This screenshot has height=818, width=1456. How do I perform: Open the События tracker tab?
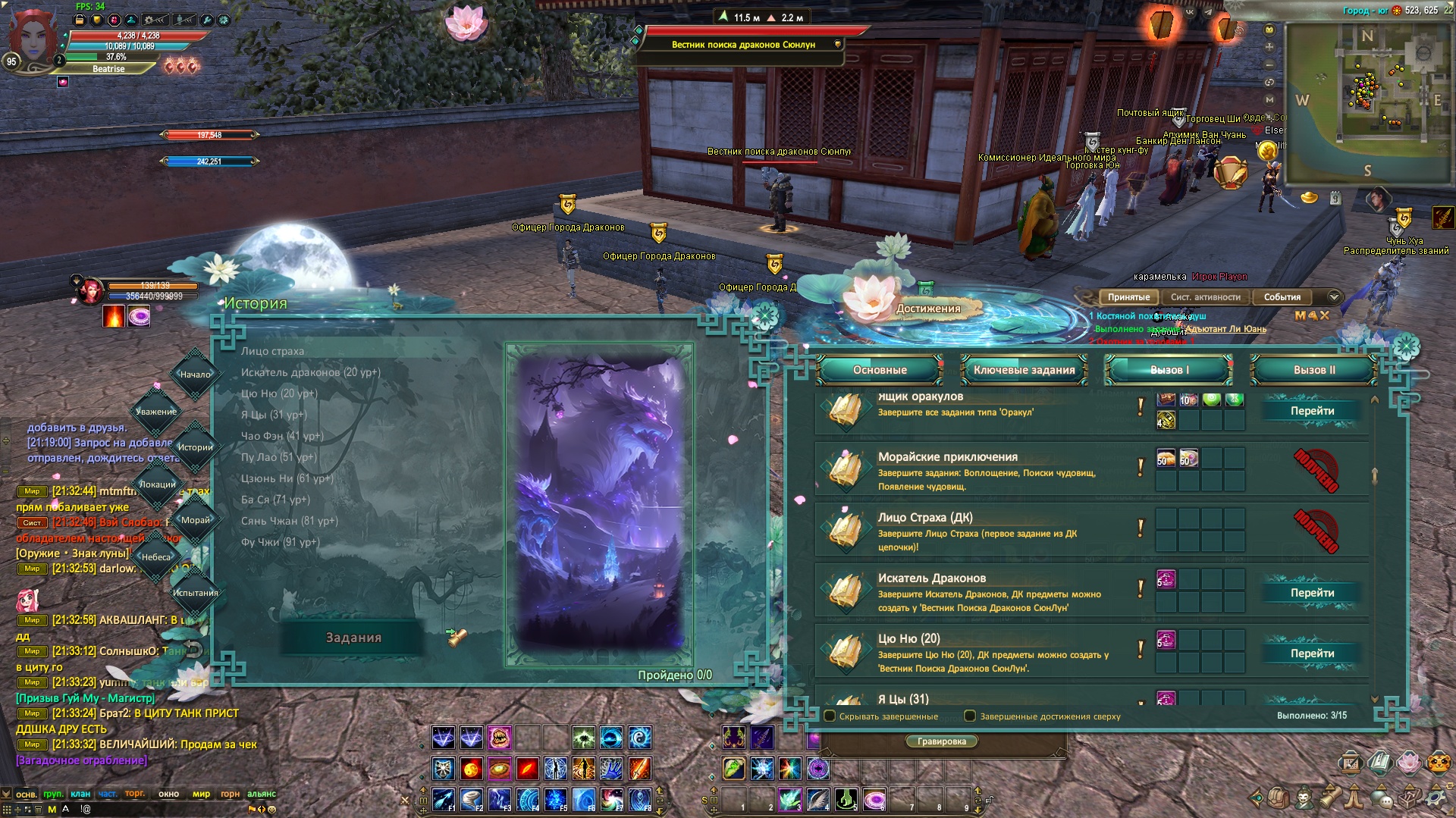pyautogui.click(x=1282, y=297)
